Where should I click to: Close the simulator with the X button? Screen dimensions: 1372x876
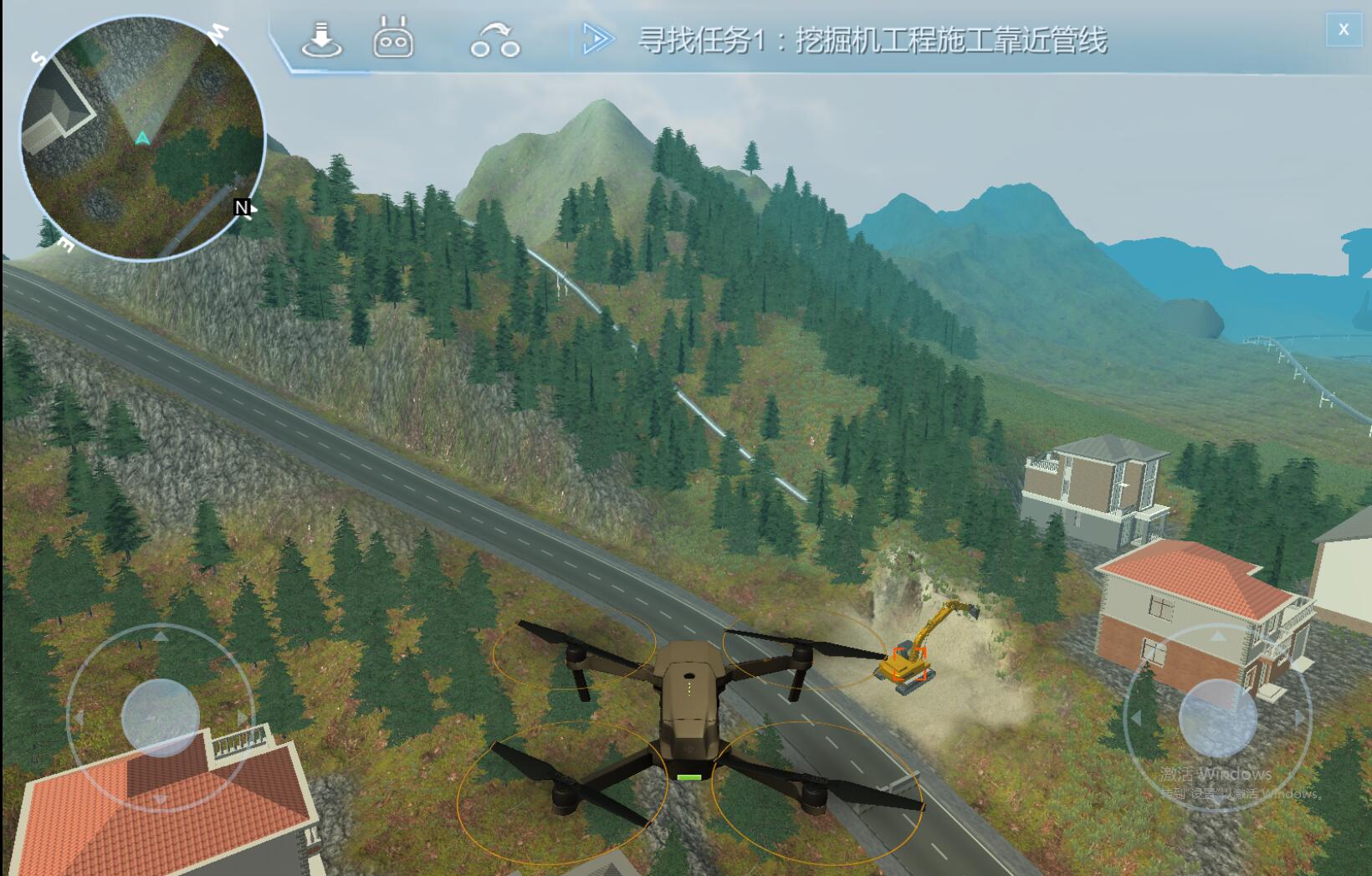1344,29
